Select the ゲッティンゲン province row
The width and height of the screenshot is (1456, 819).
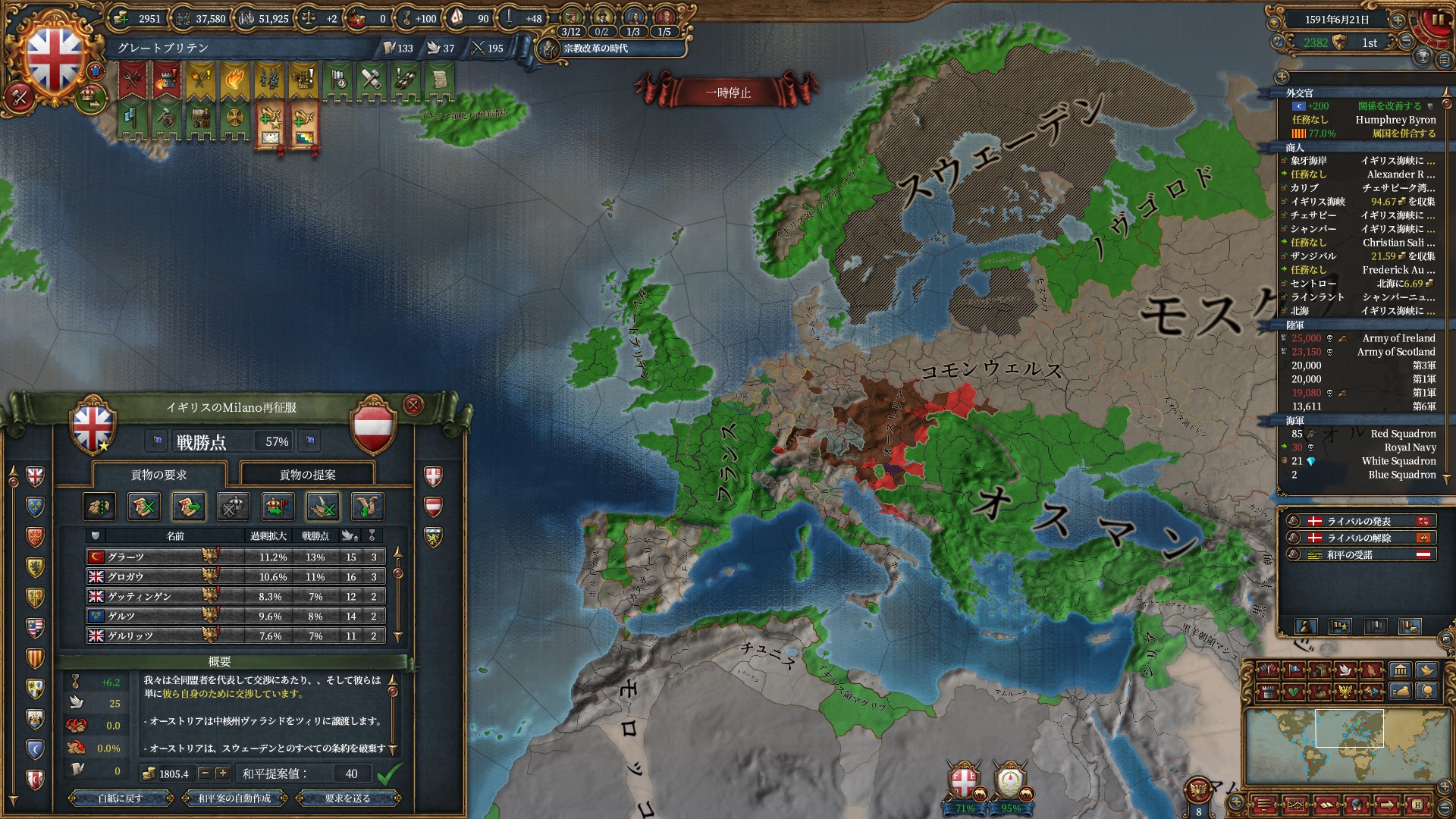click(x=235, y=596)
